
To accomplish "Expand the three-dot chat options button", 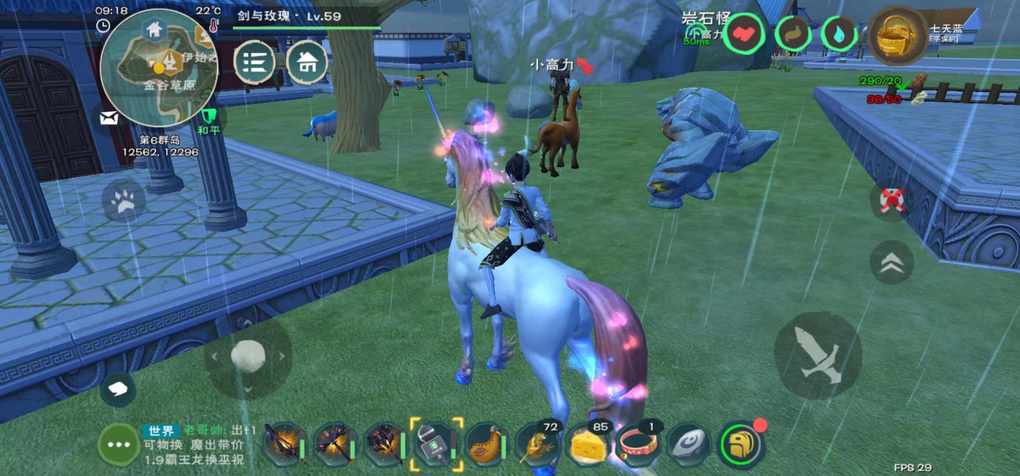I will click(x=121, y=443).
